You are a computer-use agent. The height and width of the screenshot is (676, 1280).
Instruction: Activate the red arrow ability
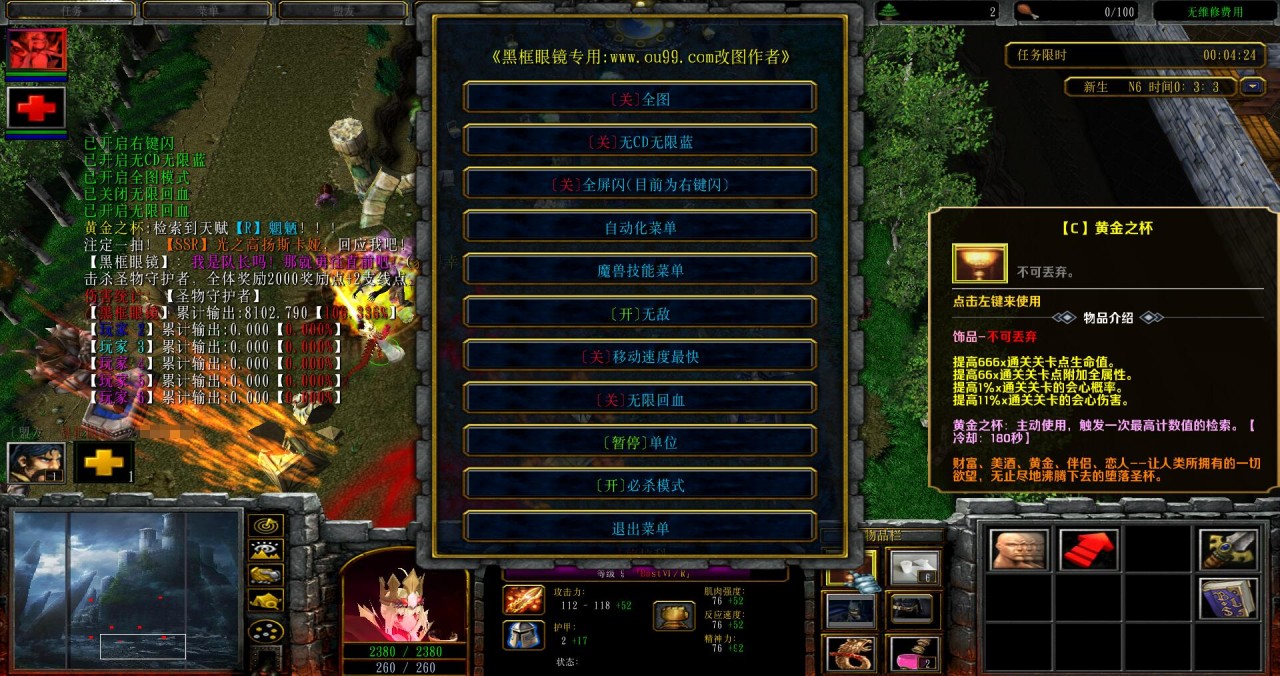(x=1089, y=549)
